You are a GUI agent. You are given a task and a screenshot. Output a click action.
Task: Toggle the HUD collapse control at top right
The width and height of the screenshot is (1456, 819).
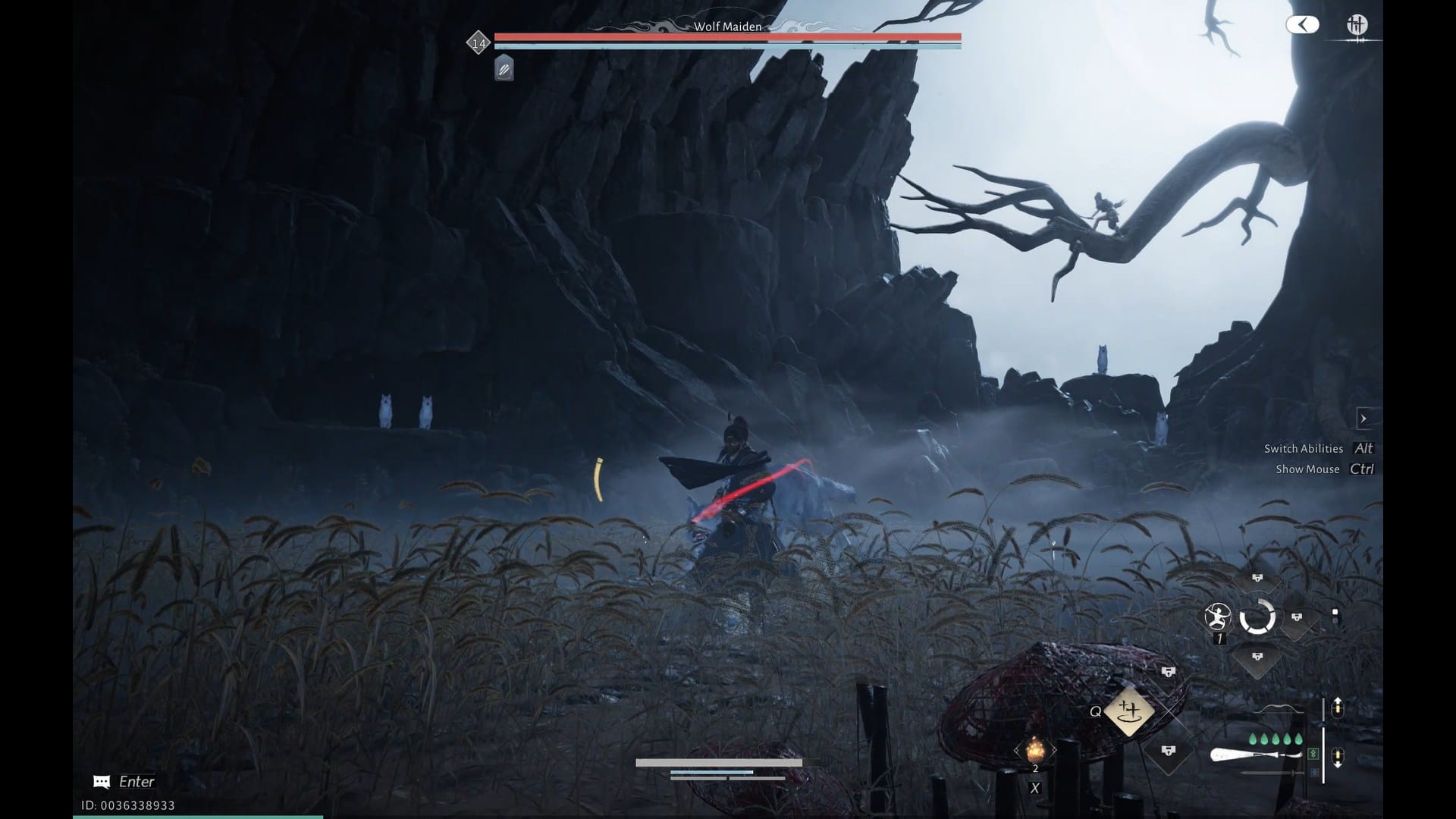click(1303, 25)
